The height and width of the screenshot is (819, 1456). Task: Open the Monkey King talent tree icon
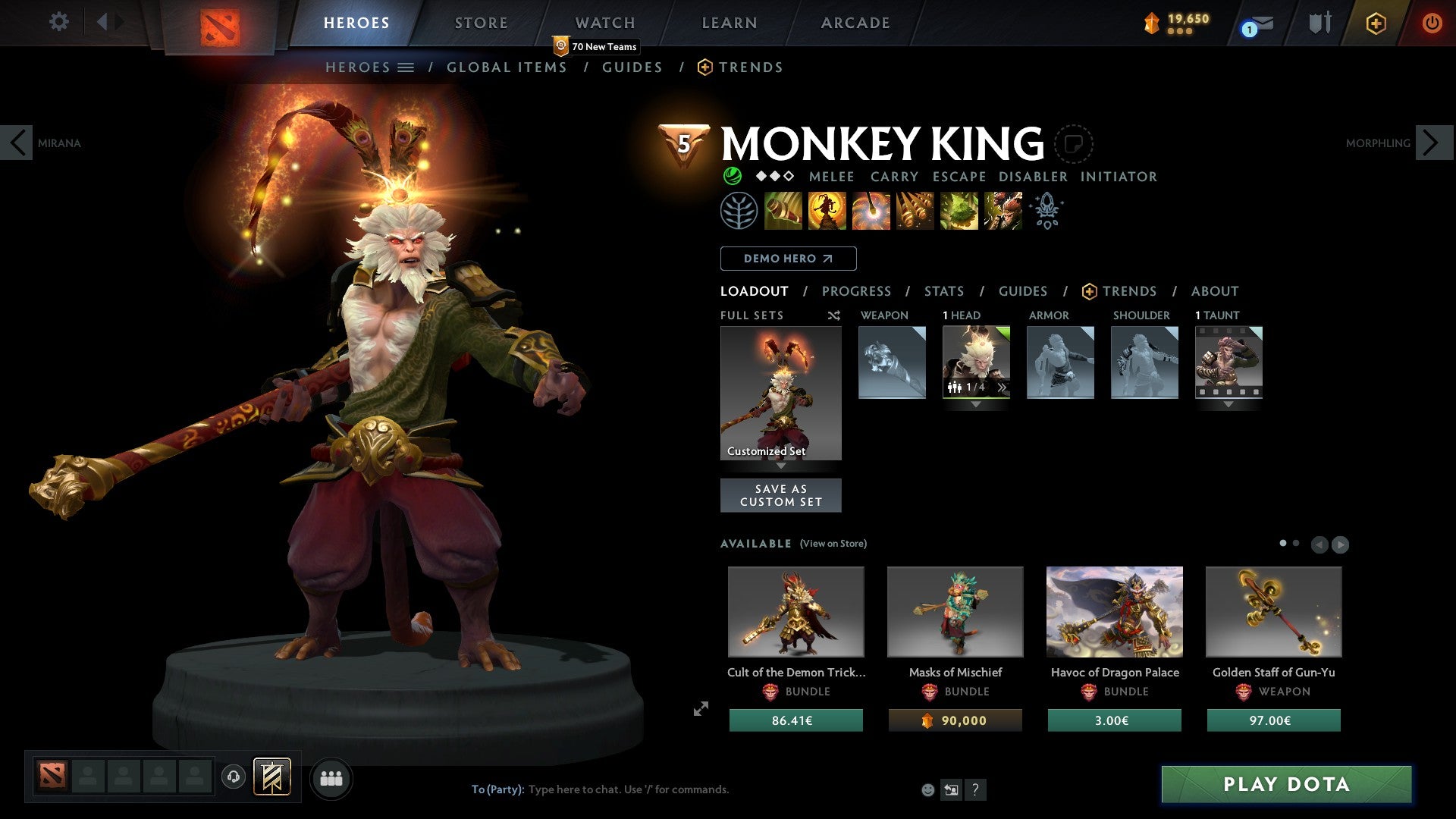[x=739, y=212]
